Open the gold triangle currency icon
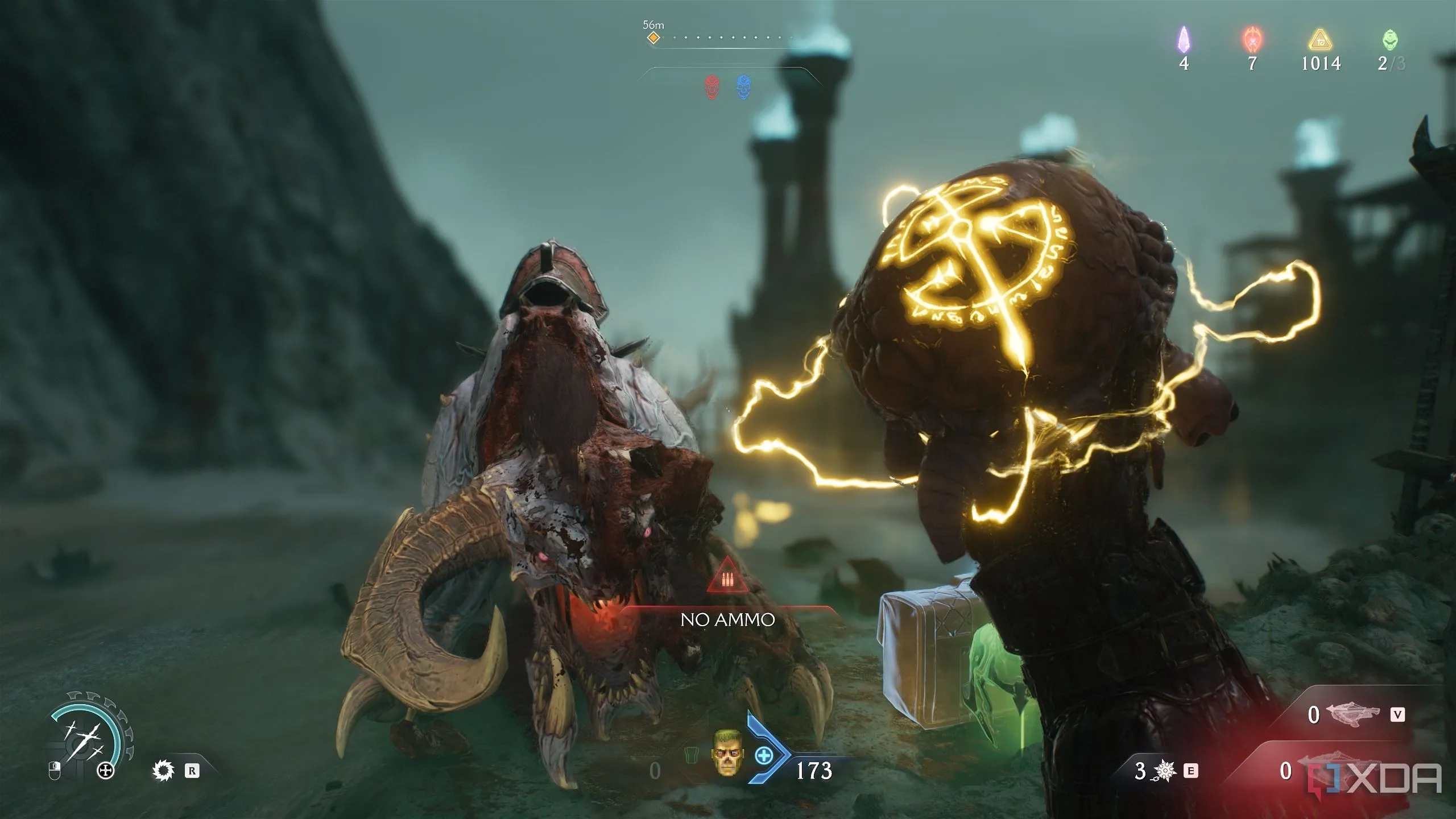 (1321, 40)
